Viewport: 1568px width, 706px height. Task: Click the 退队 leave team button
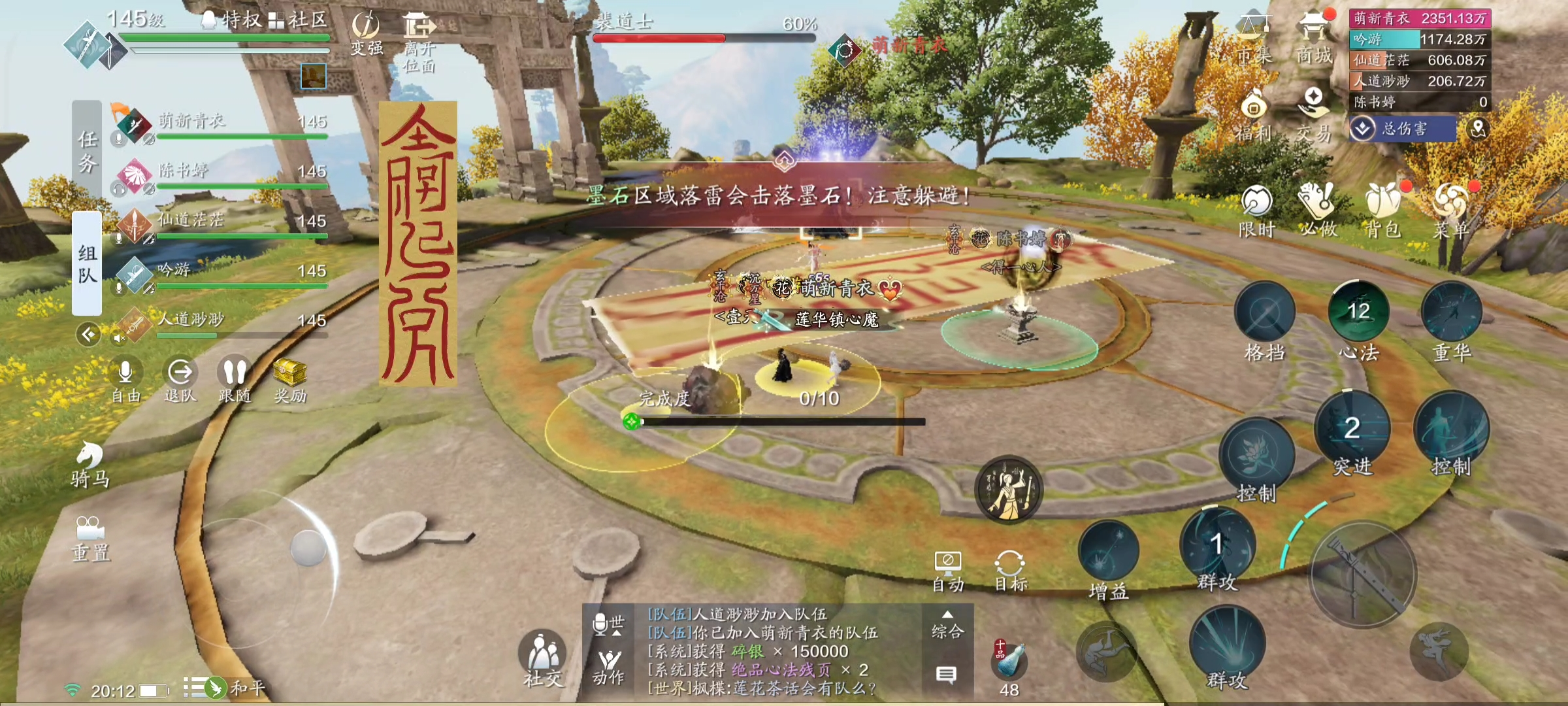tap(180, 380)
